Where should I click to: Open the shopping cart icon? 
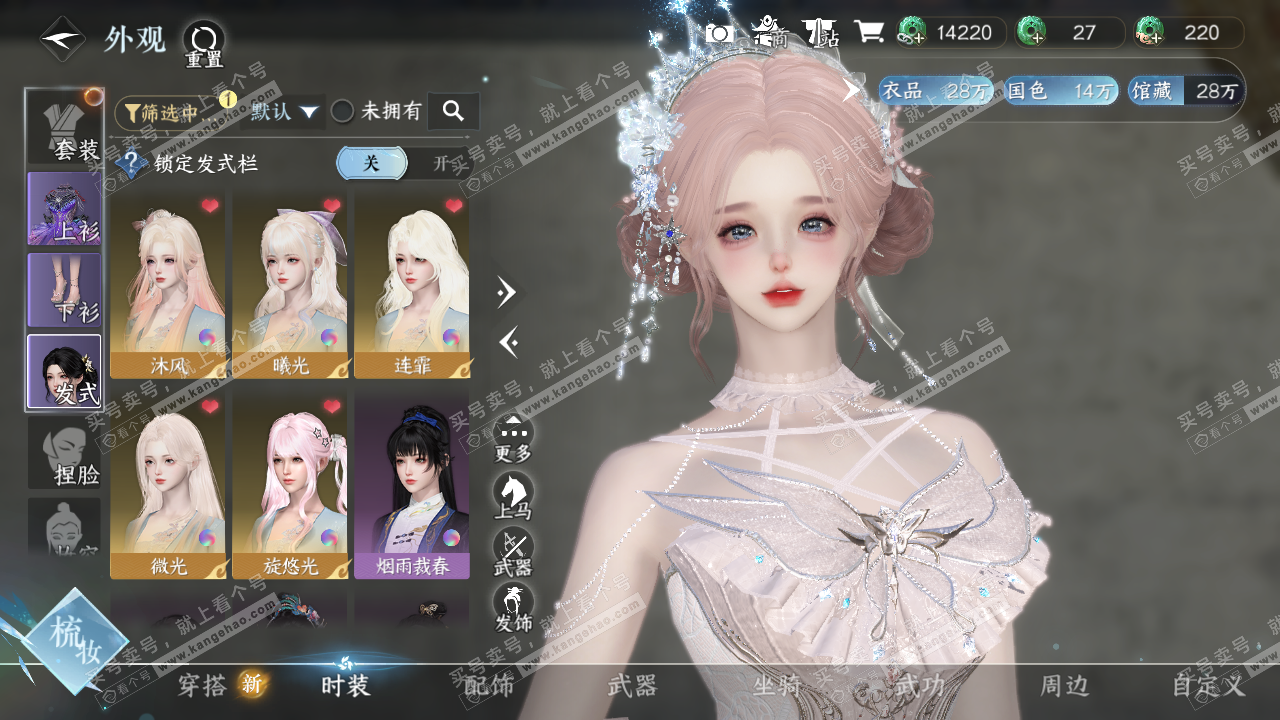point(868,32)
